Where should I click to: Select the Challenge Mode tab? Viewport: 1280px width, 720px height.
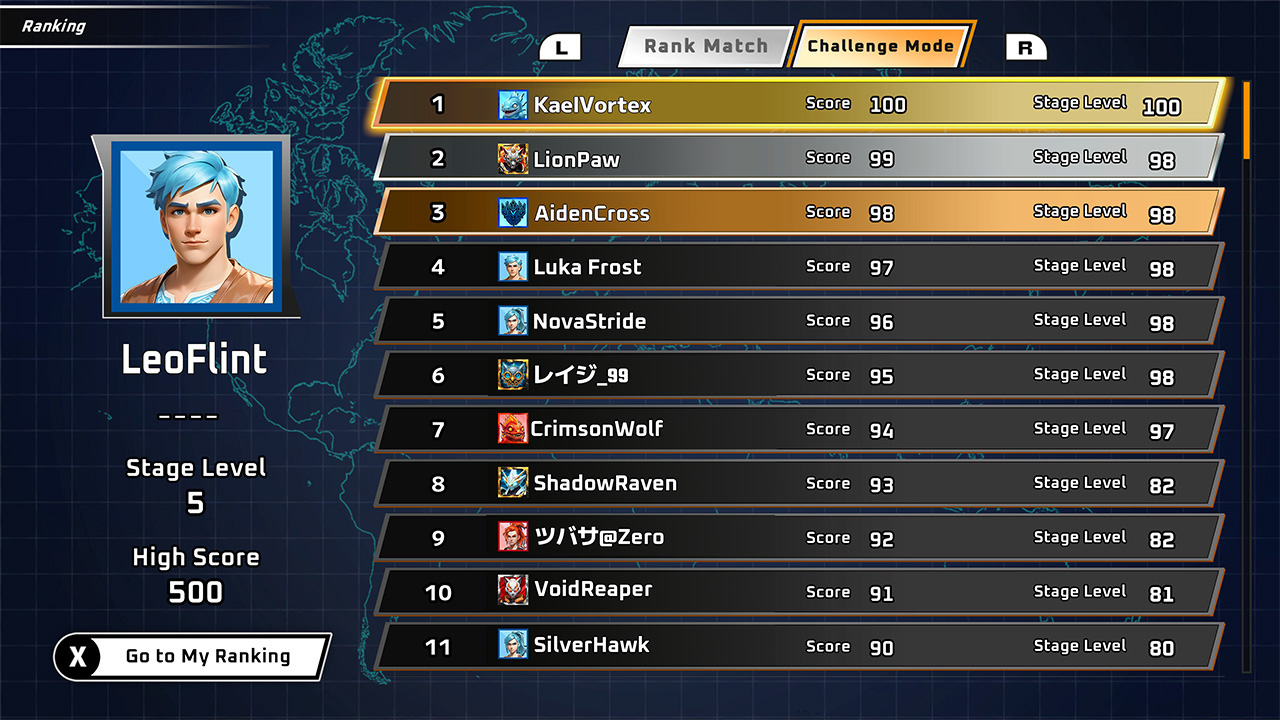(x=881, y=46)
